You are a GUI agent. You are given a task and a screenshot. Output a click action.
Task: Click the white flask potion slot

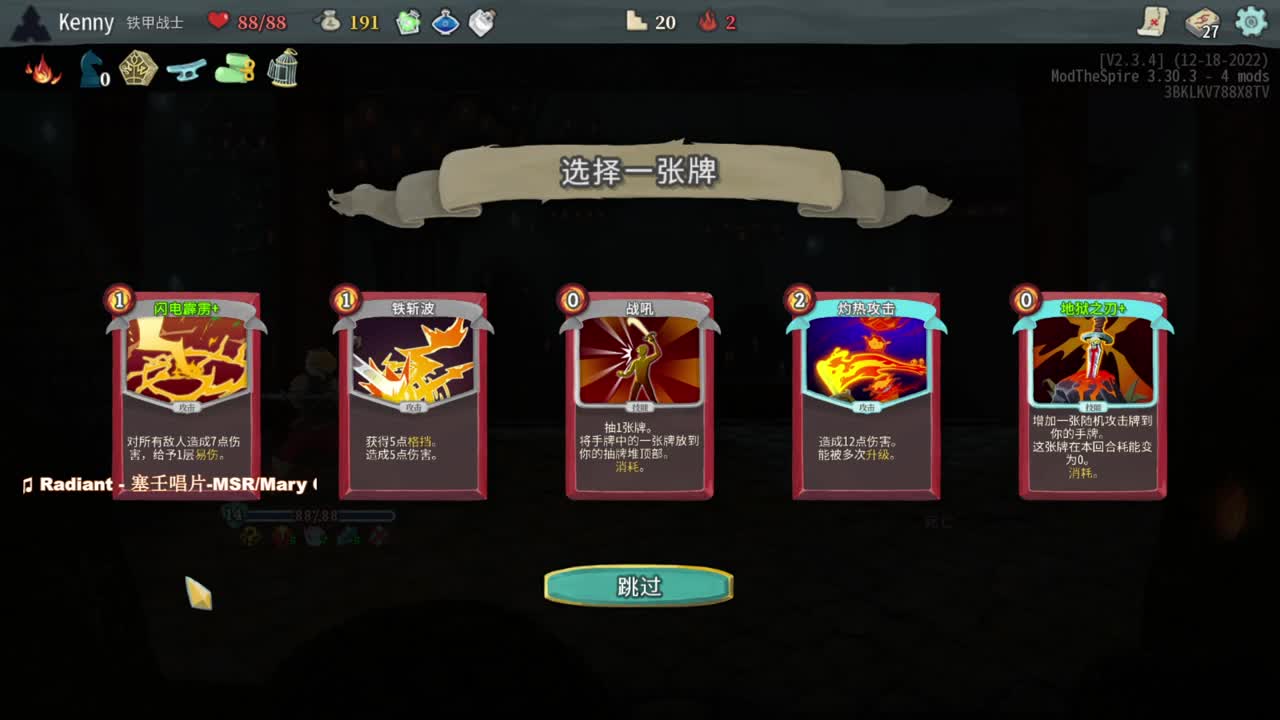(x=481, y=21)
